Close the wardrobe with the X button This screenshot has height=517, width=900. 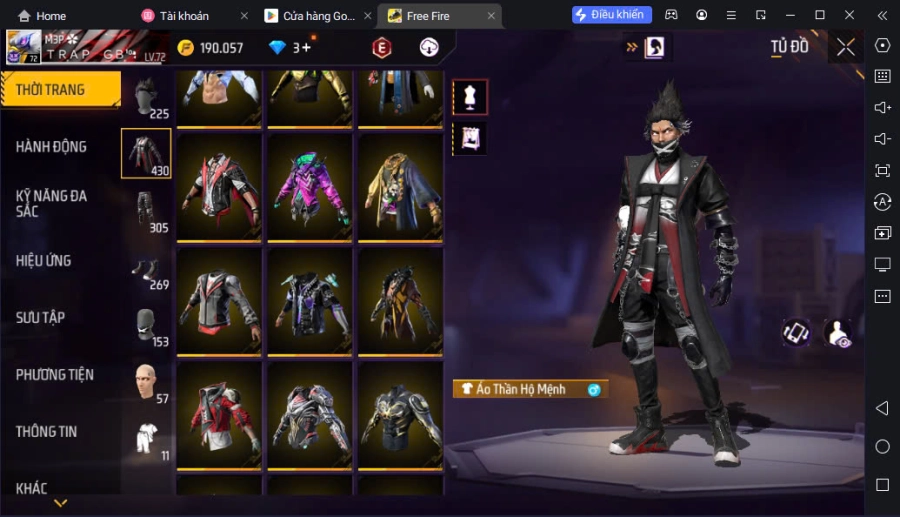846,47
